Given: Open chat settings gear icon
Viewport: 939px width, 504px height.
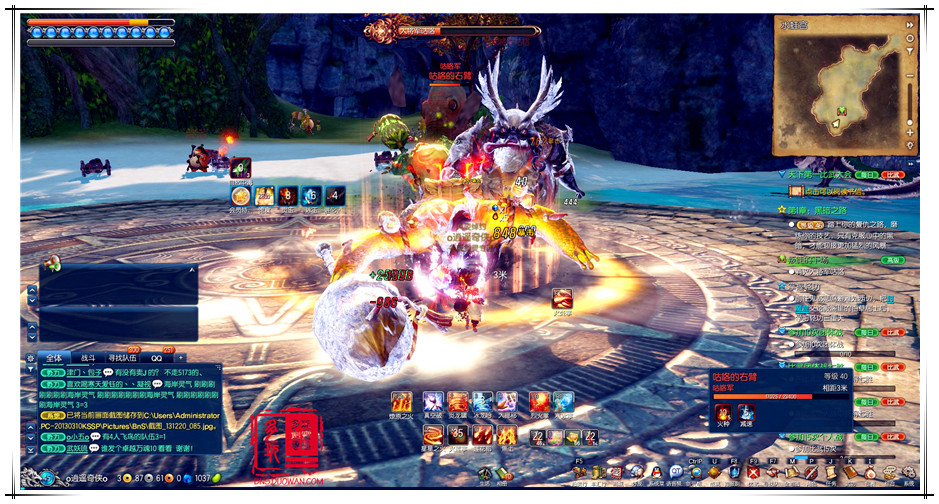Looking at the screenshot, I should pos(30,357).
